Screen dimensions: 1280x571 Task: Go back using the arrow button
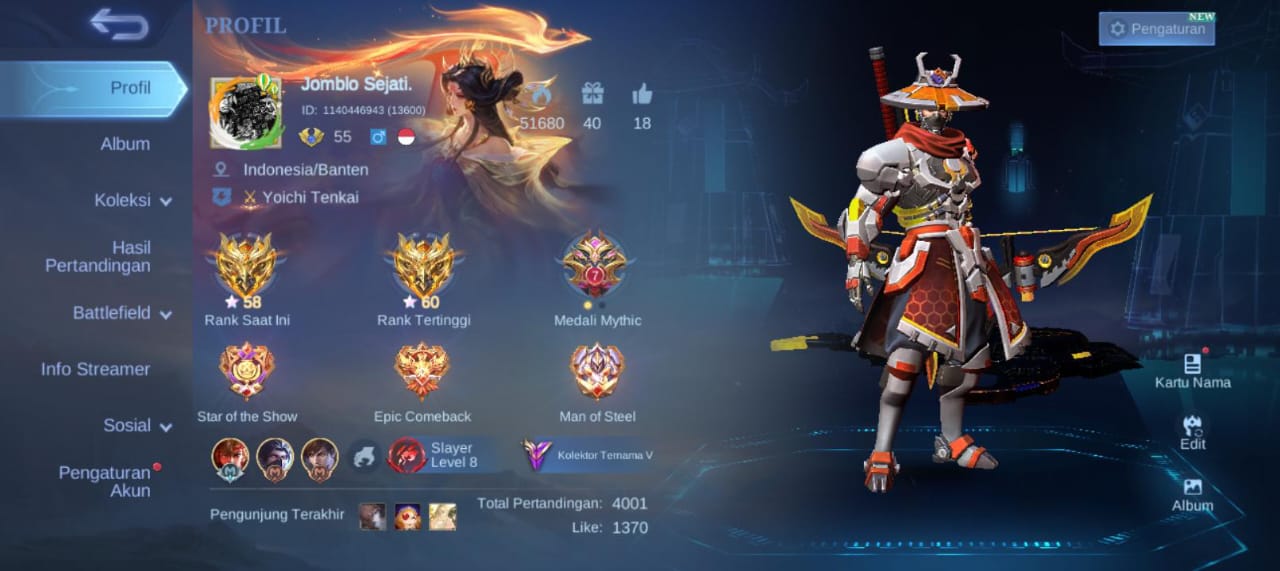118,24
